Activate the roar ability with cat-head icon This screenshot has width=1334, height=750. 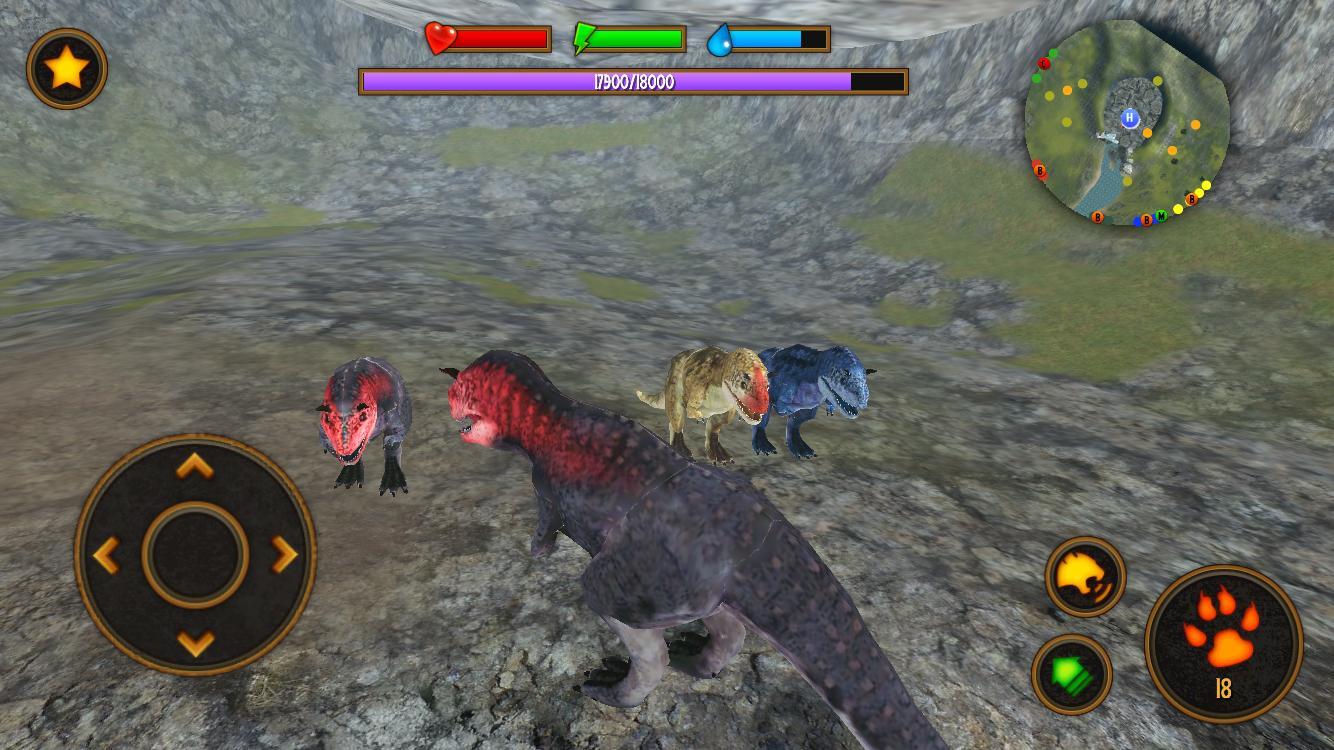1085,577
